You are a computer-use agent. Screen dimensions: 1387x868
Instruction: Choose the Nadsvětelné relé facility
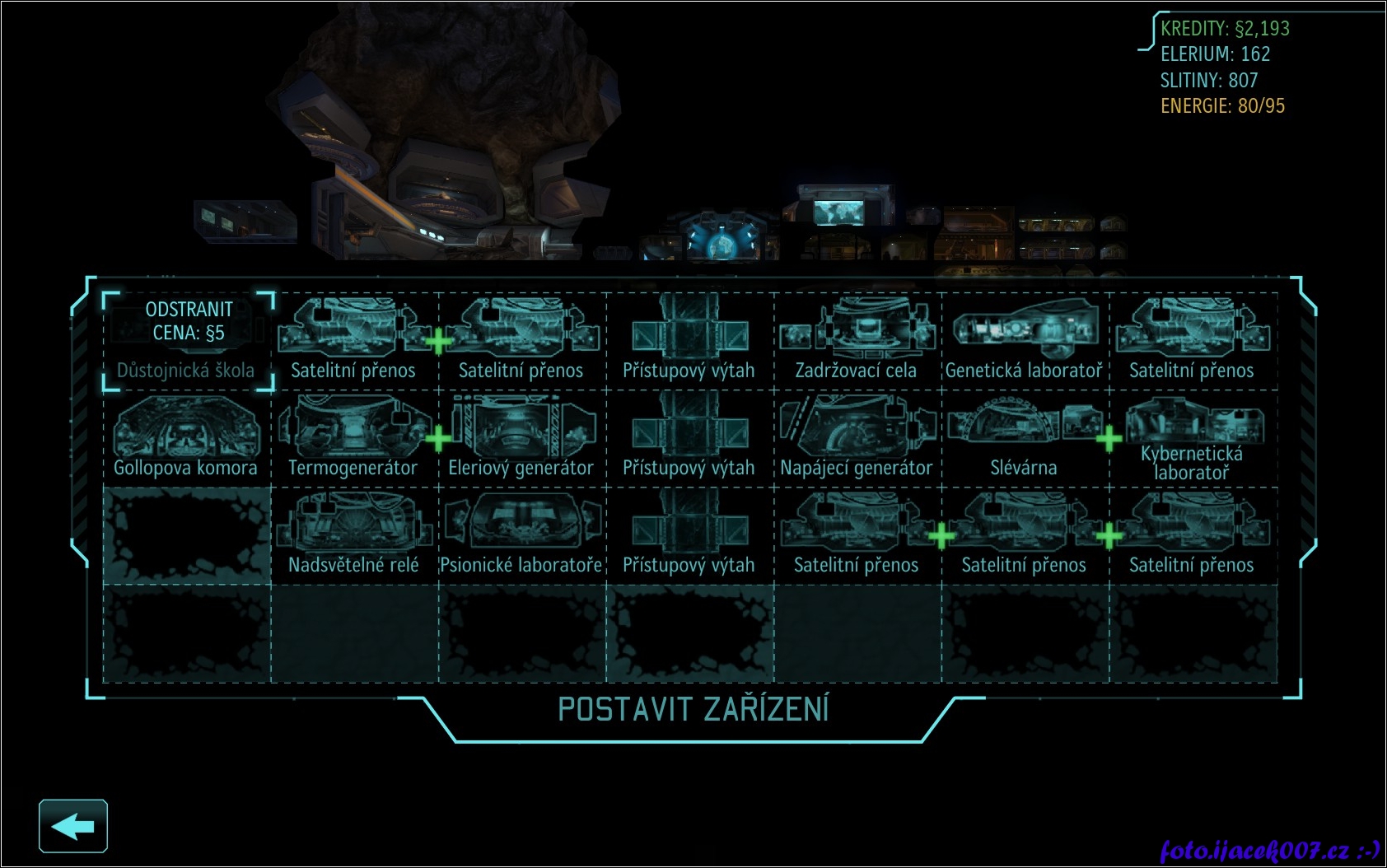pos(353,535)
